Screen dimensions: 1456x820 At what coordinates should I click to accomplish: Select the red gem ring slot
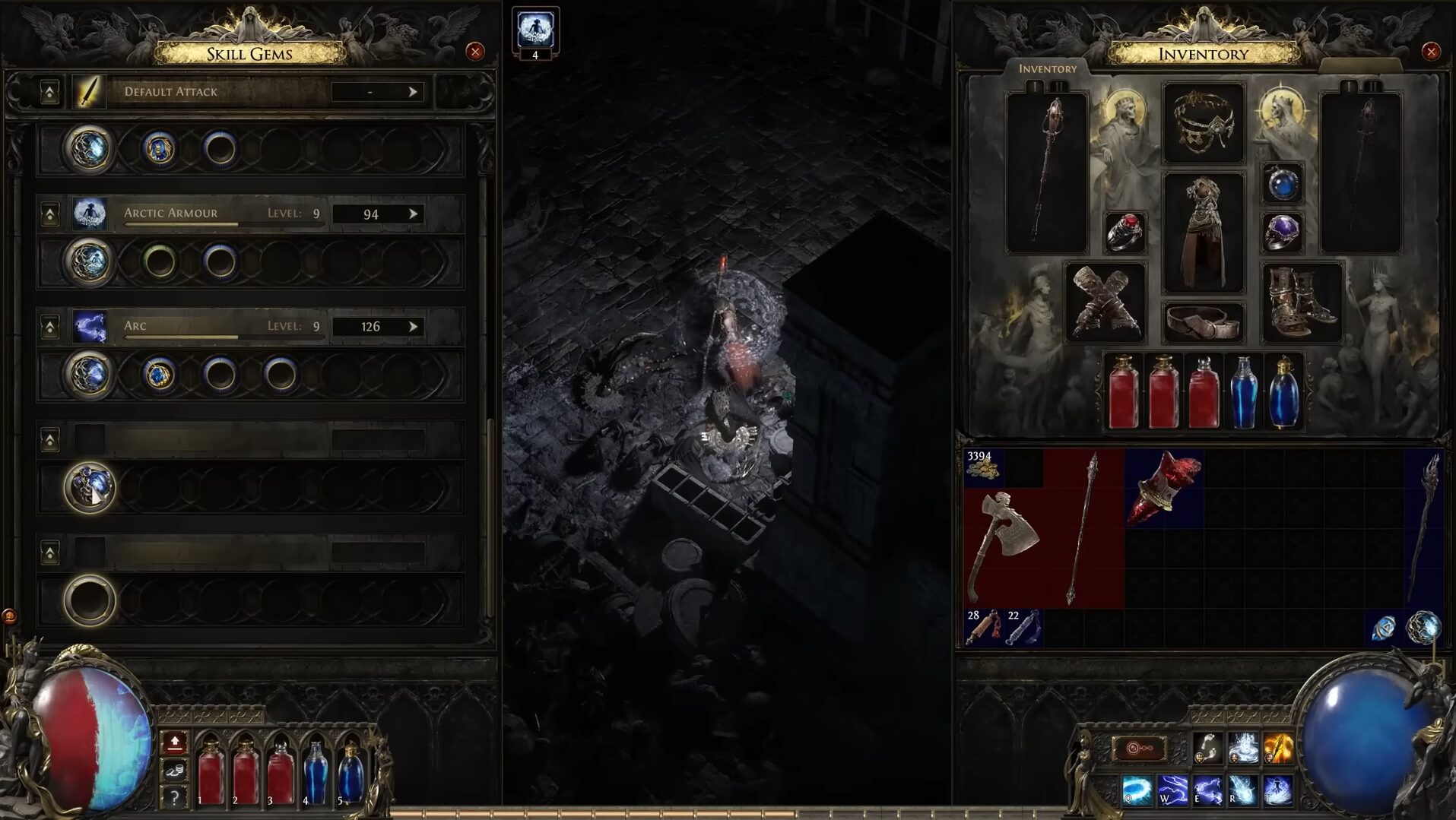tap(1125, 232)
